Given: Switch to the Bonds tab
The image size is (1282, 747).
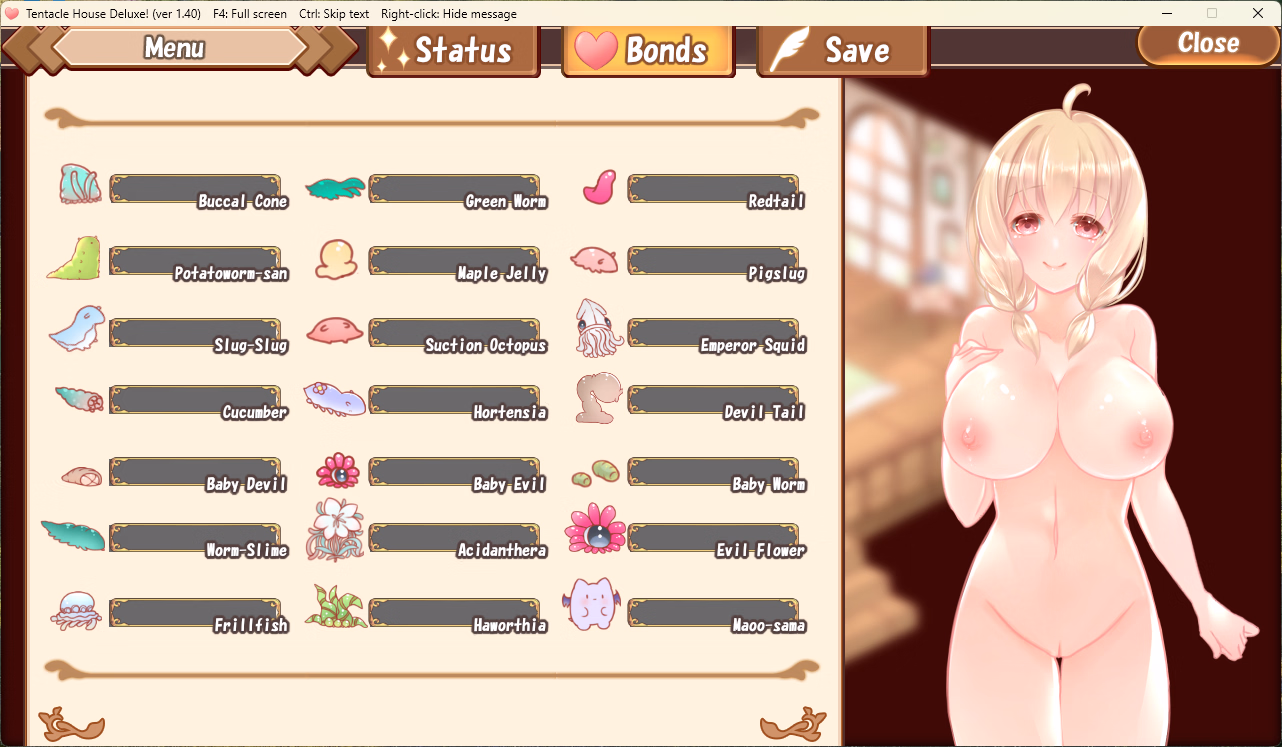Looking at the screenshot, I should (x=648, y=50).
